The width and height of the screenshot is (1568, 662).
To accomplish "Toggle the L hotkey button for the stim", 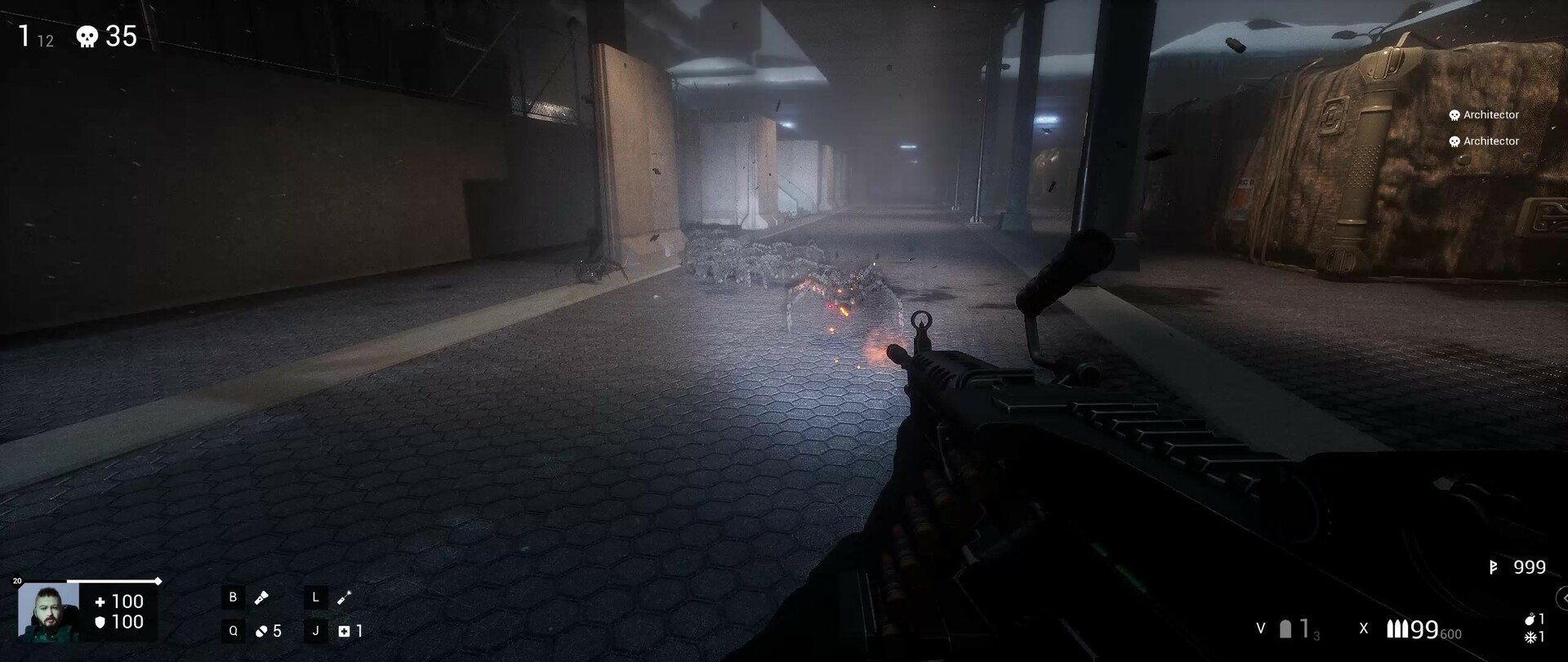I will click(314, 597).
